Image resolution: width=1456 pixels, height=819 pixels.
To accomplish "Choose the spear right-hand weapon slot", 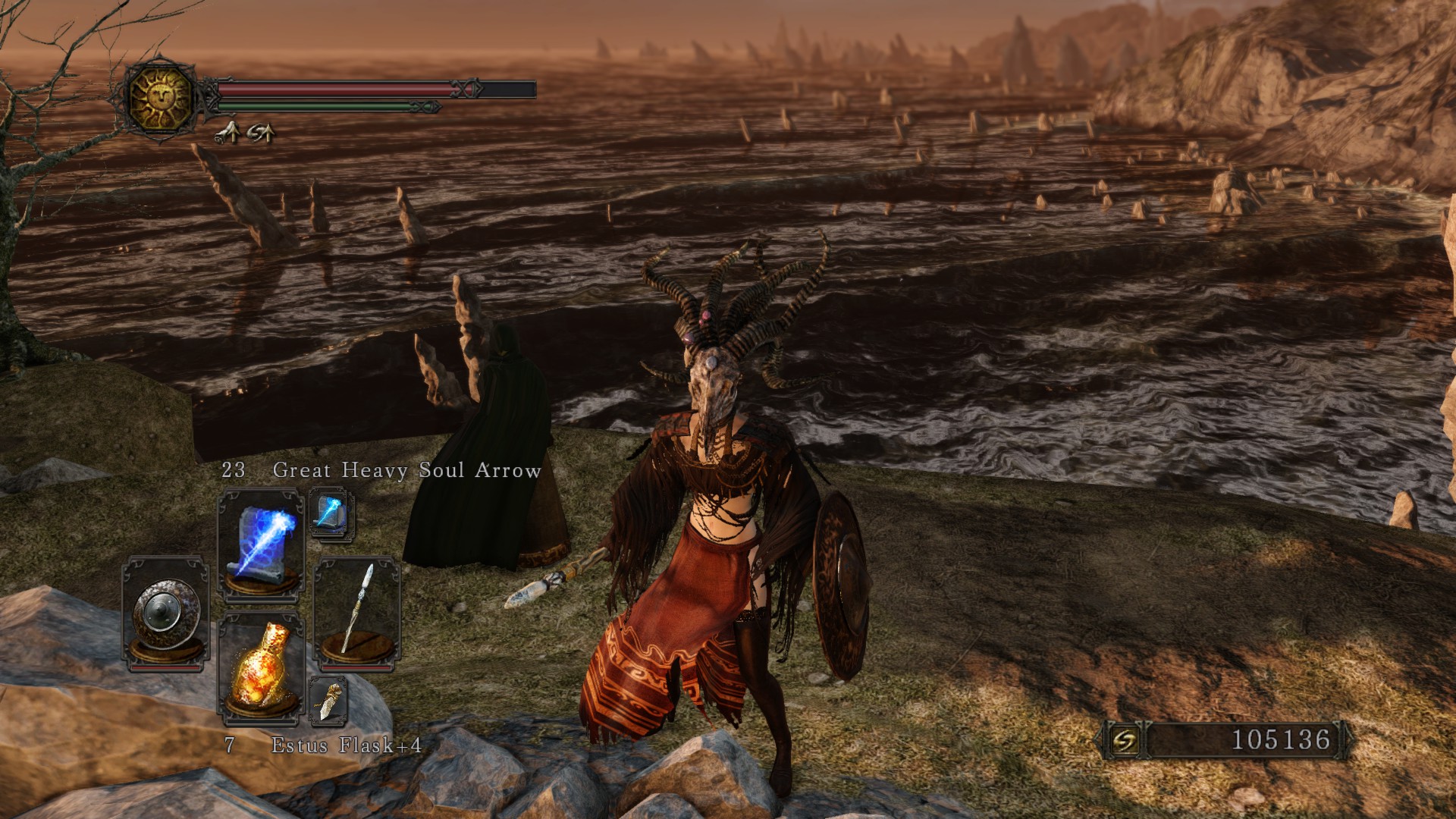I will tap(356, 613).
